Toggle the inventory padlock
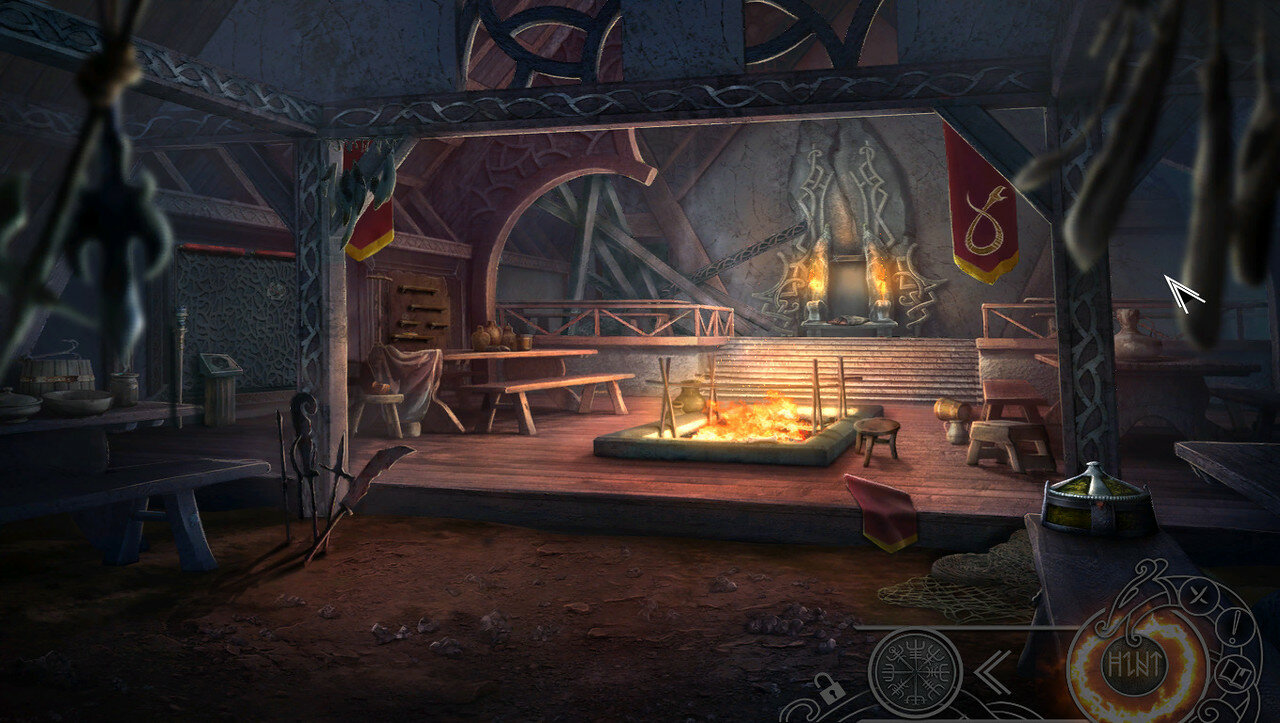The height and width of the screenshot is (723, 1280). click(x=830, y=688)
